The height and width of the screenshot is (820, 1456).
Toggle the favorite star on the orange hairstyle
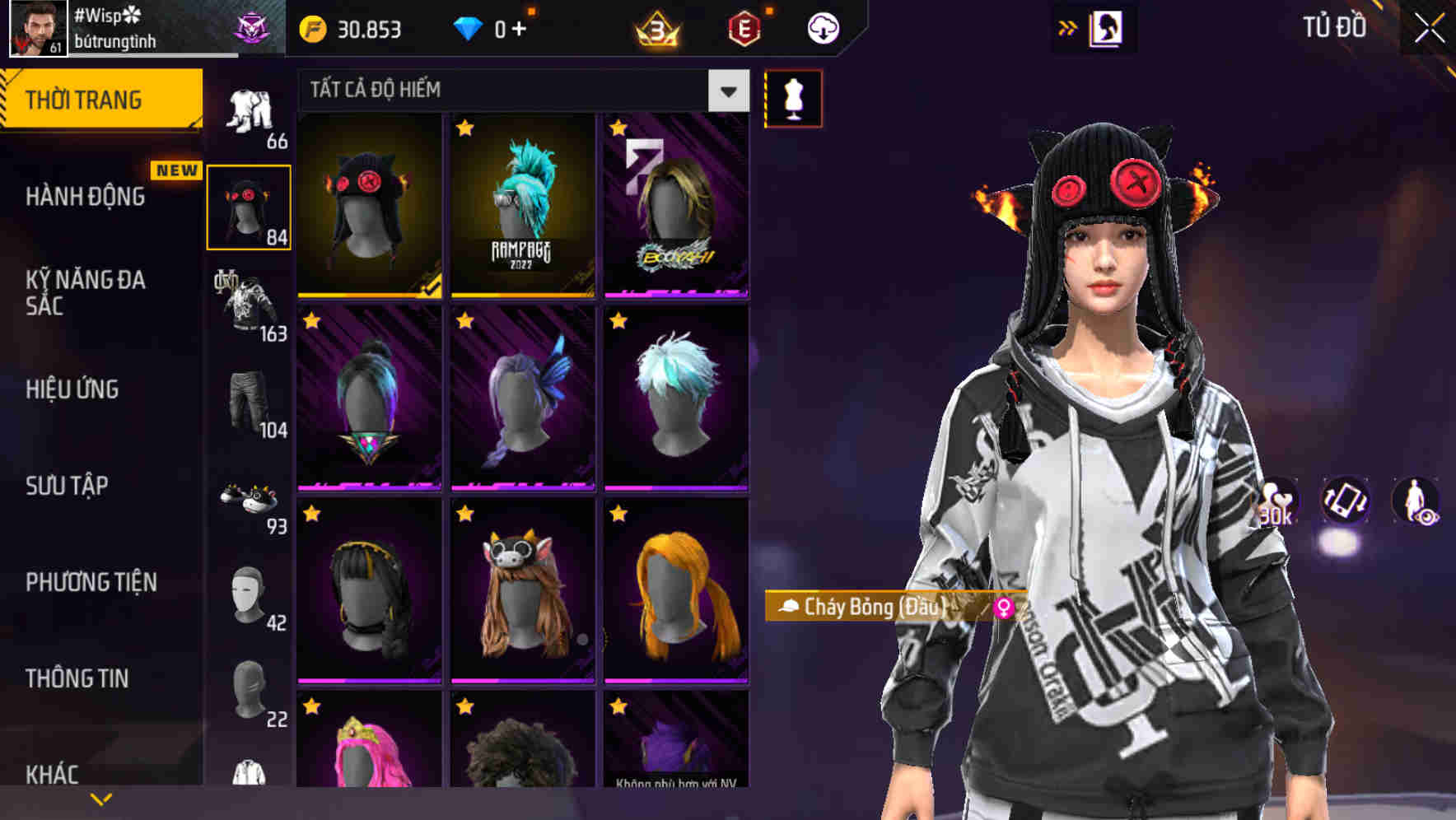[618, 515]
